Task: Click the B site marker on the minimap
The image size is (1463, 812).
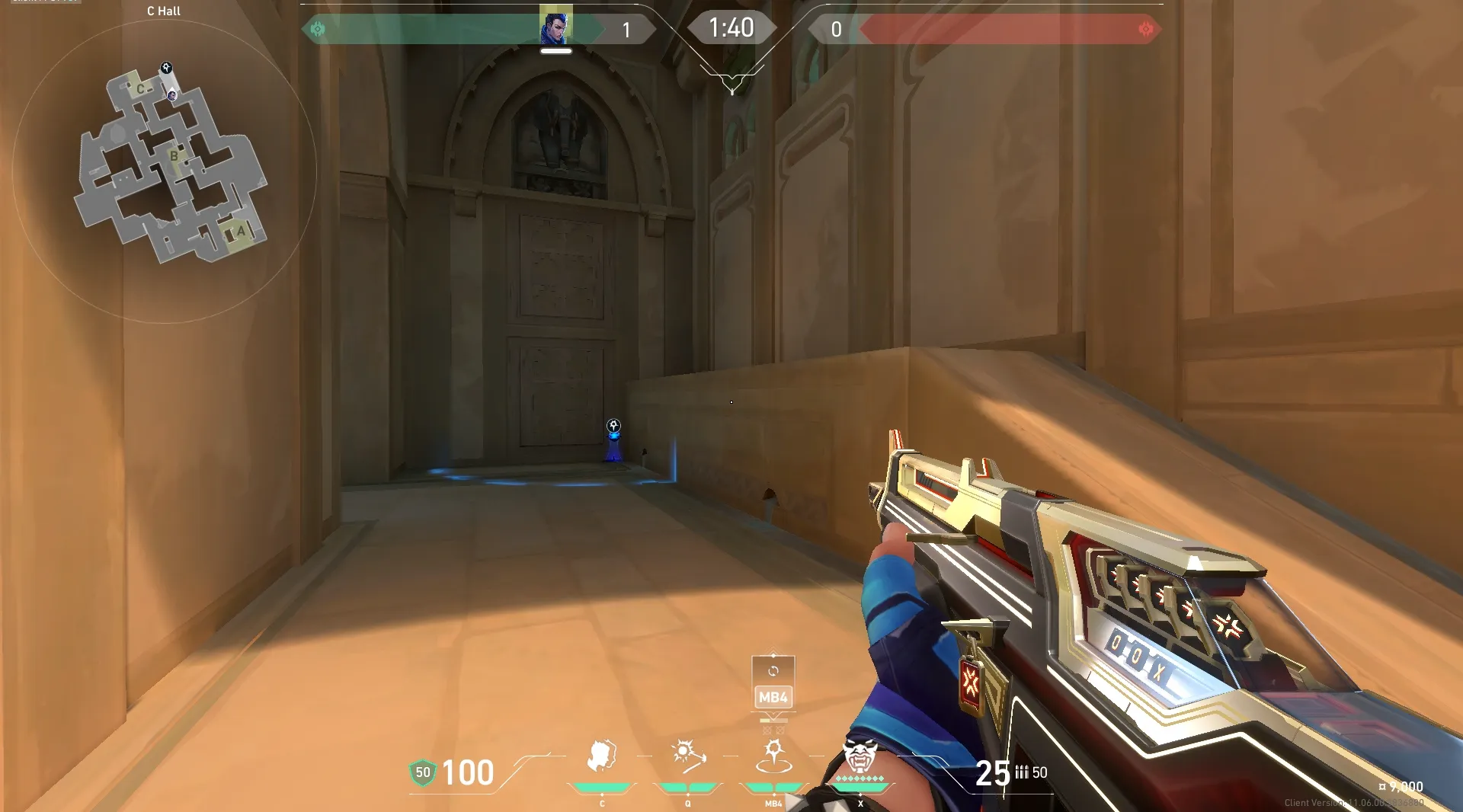Action: (x=174, y=156)
